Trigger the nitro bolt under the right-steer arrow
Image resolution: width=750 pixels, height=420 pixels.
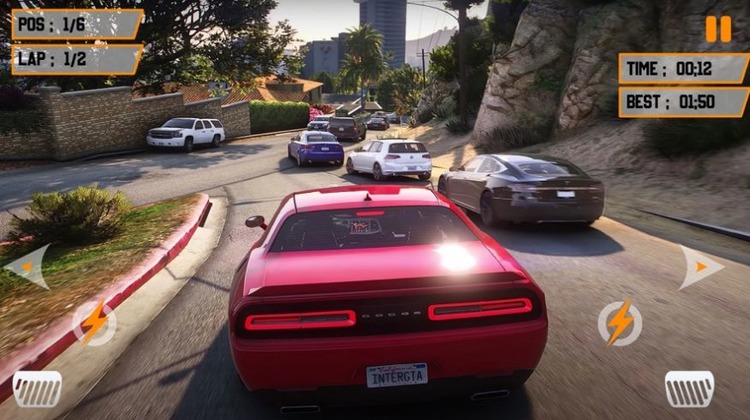[620, 323]
